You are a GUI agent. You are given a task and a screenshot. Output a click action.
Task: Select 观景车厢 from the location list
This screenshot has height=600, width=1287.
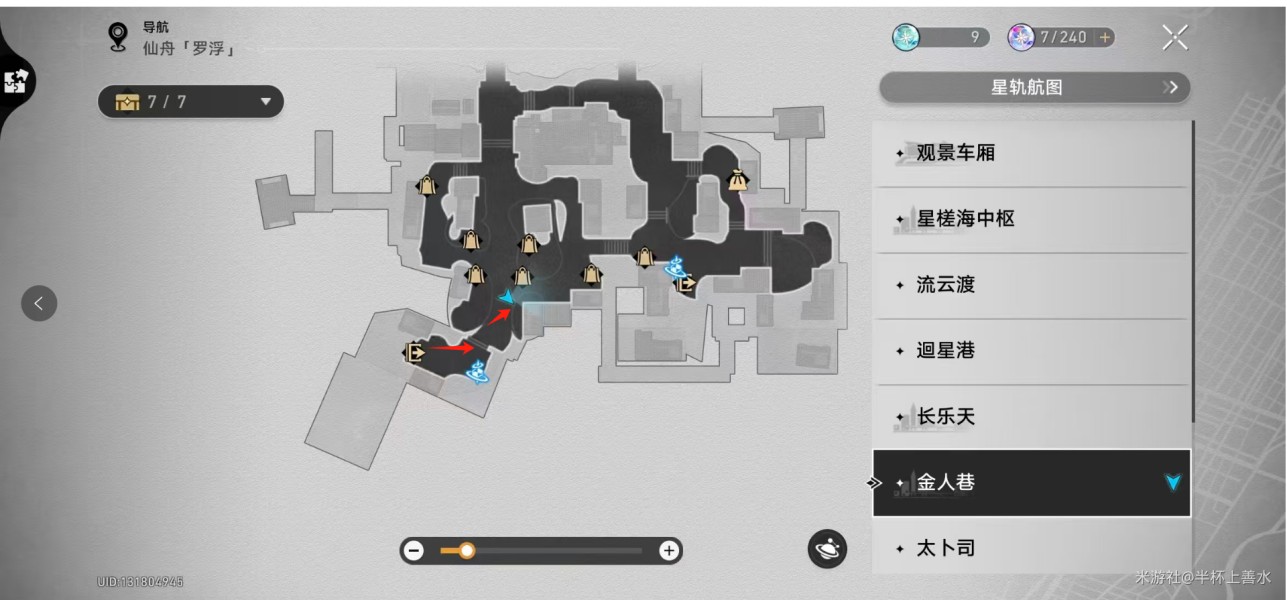(1032, 153)
